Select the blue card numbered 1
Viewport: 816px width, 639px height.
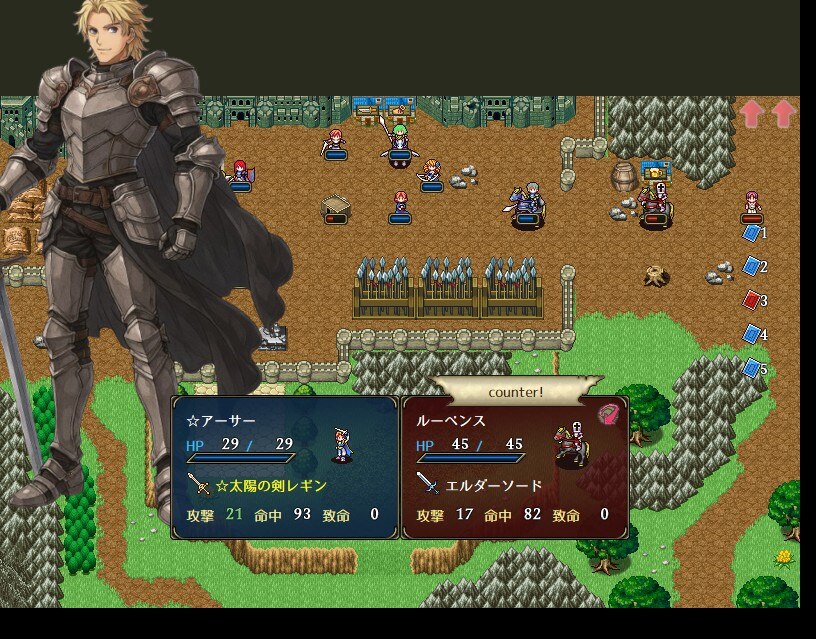click(752, 233)
